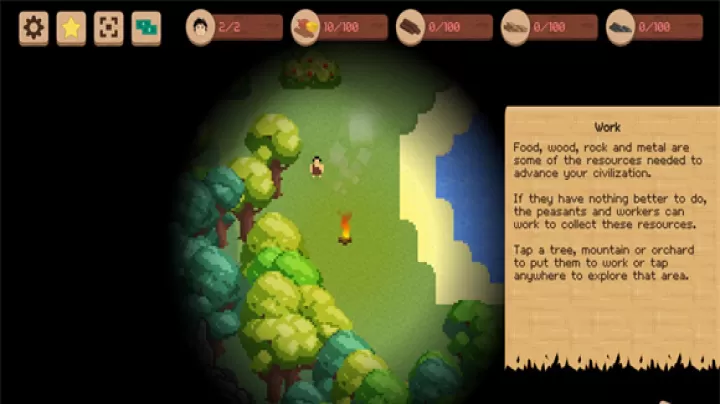Select the wood log resource icon

[410, 27]
